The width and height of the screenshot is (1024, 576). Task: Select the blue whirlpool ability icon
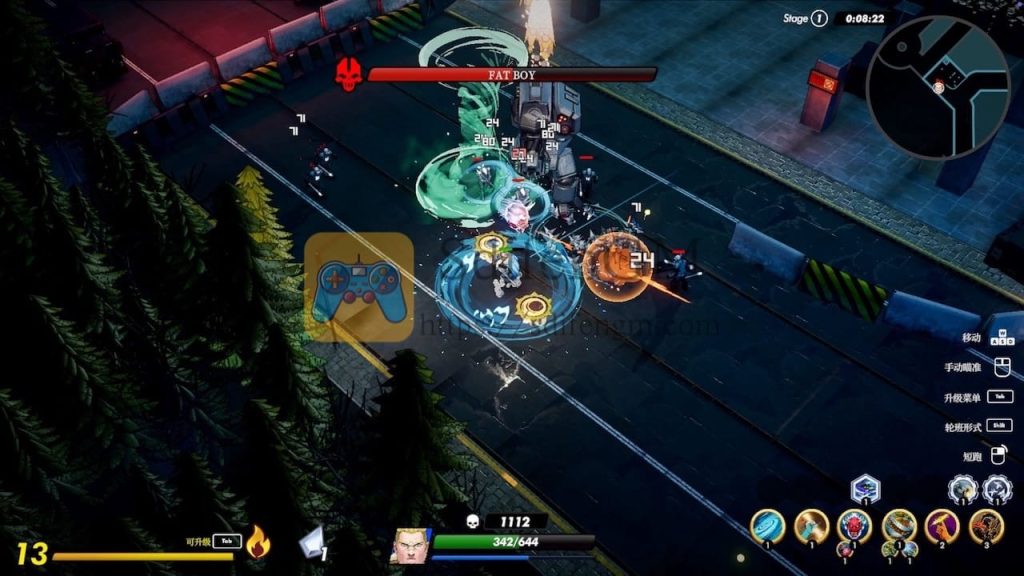(768, 525)
